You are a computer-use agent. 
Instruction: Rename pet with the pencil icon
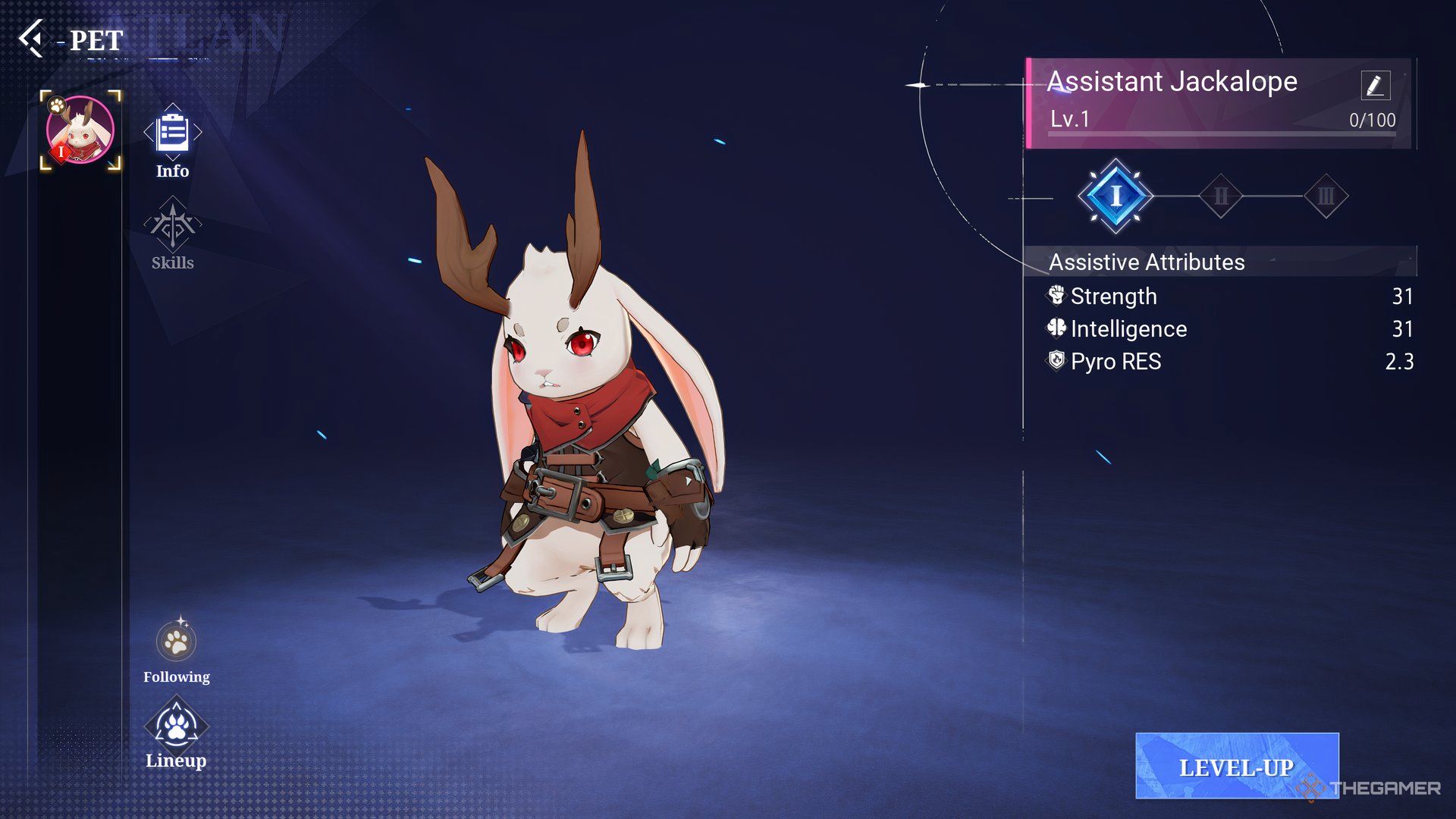1375,85
